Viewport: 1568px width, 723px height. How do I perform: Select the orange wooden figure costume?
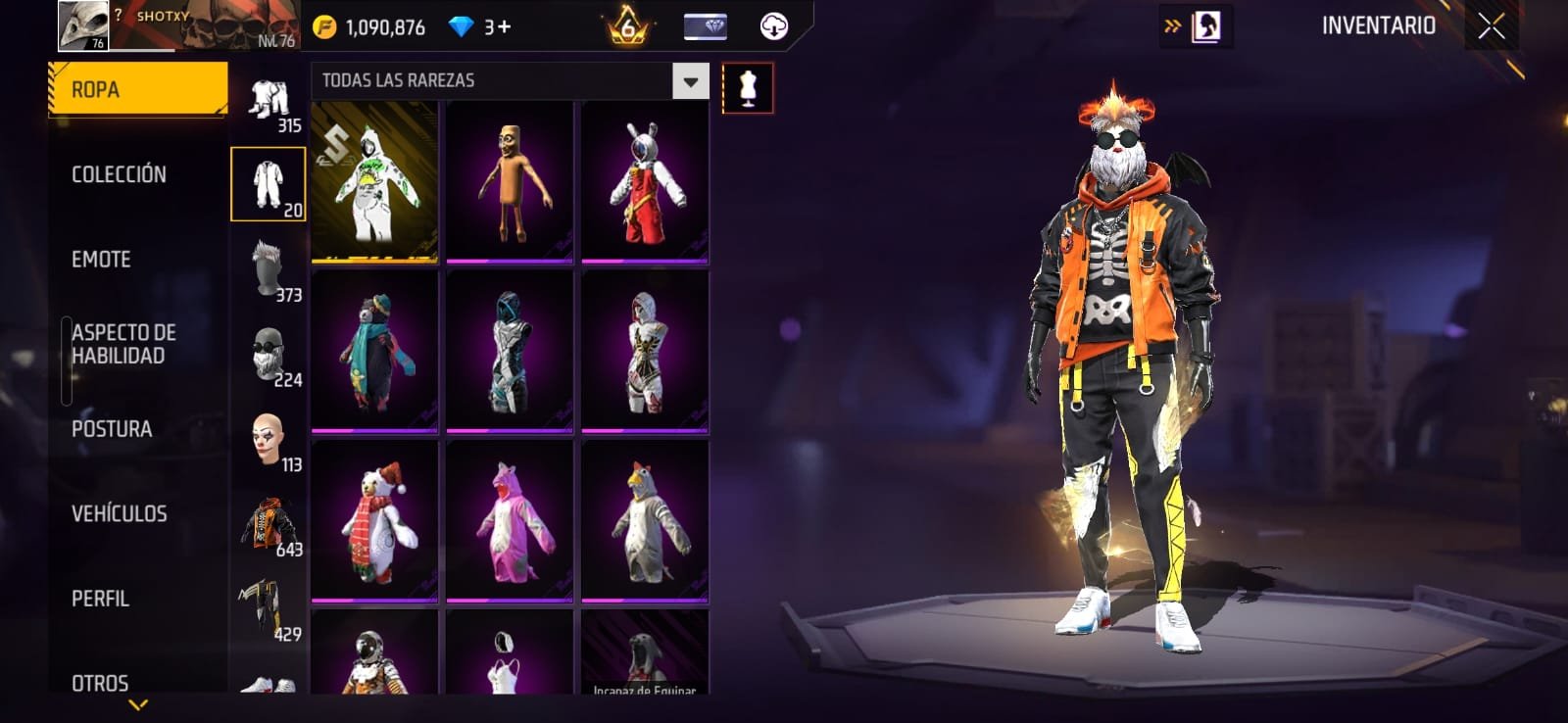(x=510, y=182)
